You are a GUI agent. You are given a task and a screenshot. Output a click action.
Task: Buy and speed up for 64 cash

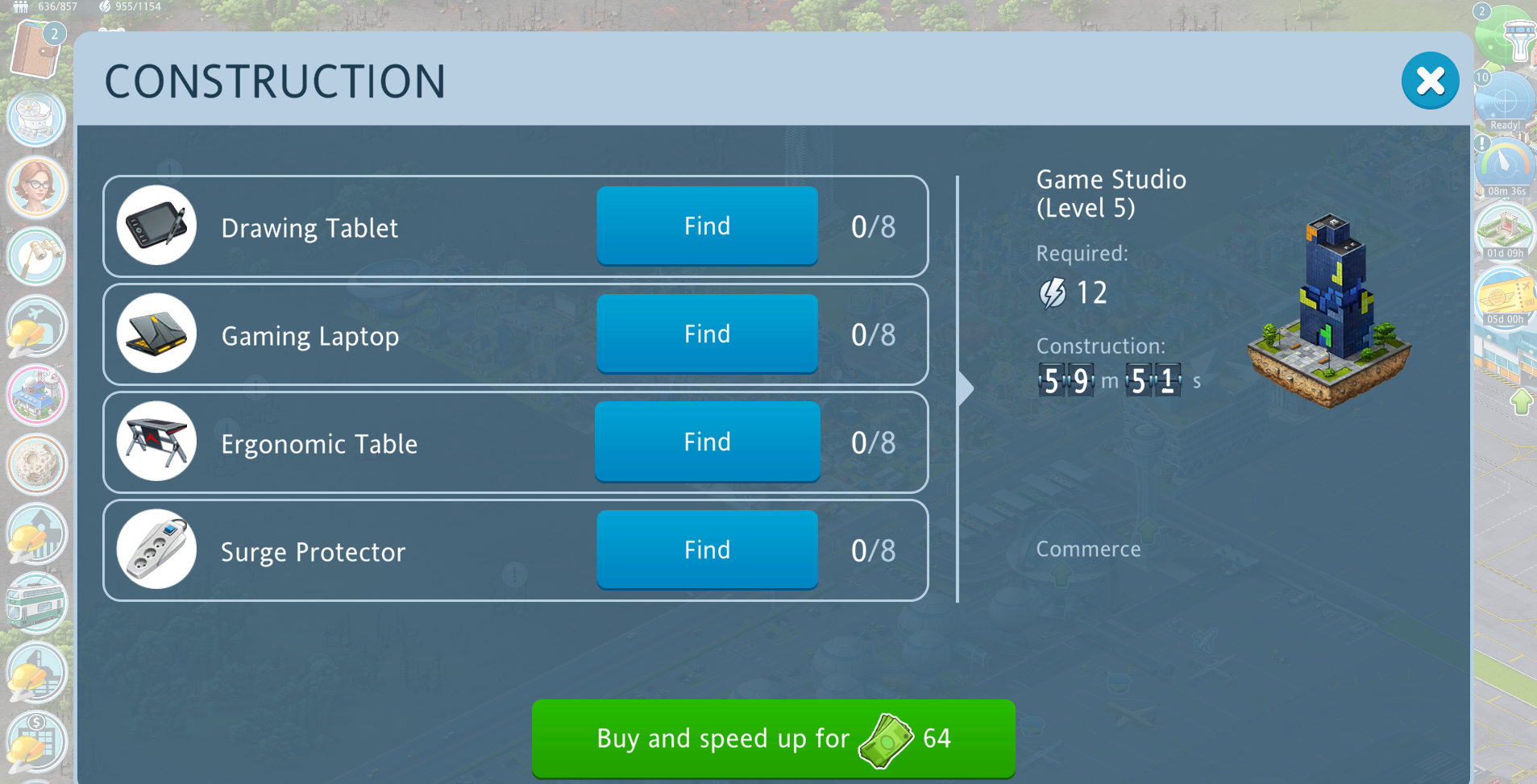tap(772, 738)
